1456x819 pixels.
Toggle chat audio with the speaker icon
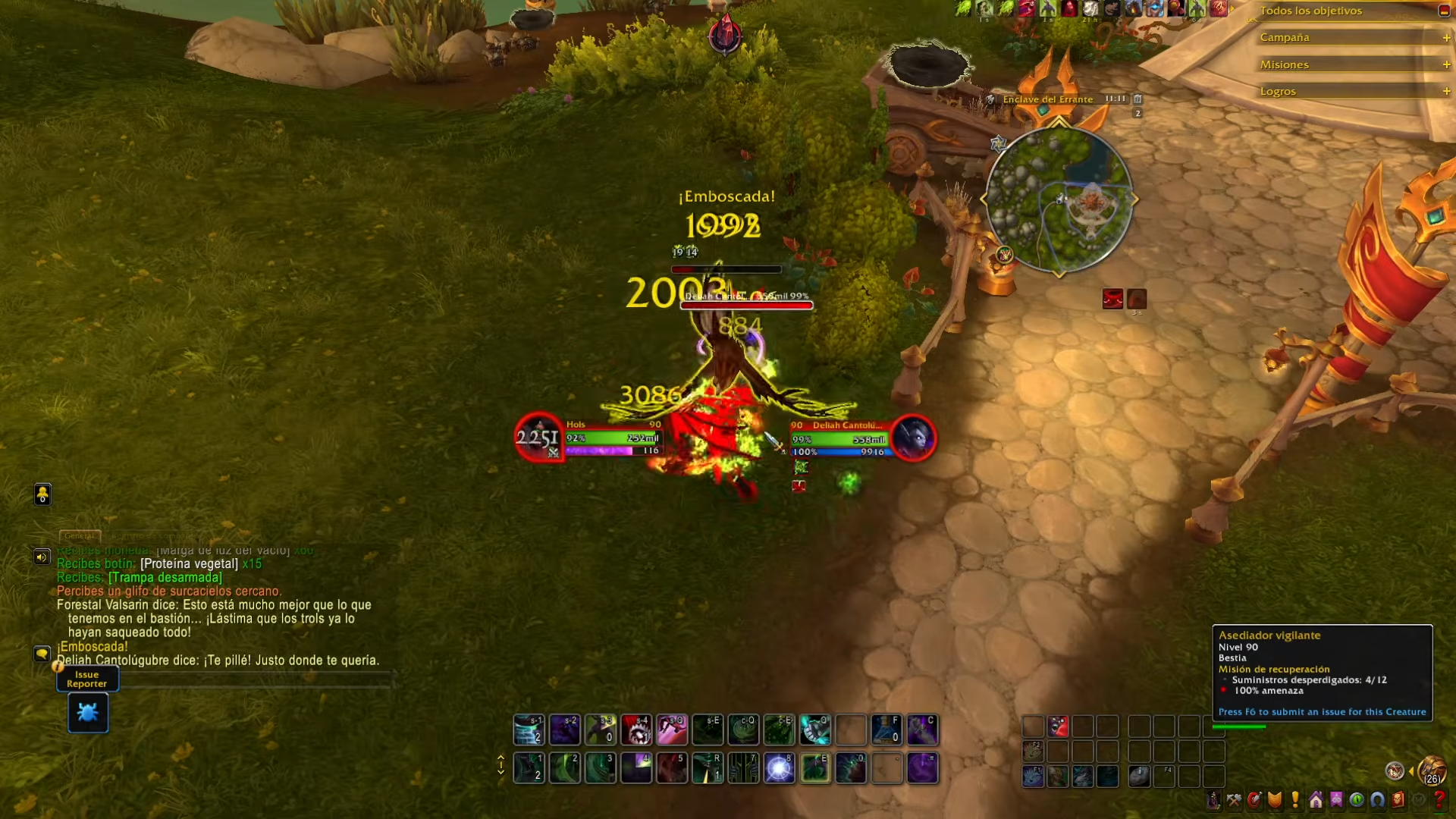click(x=42, y=556)
